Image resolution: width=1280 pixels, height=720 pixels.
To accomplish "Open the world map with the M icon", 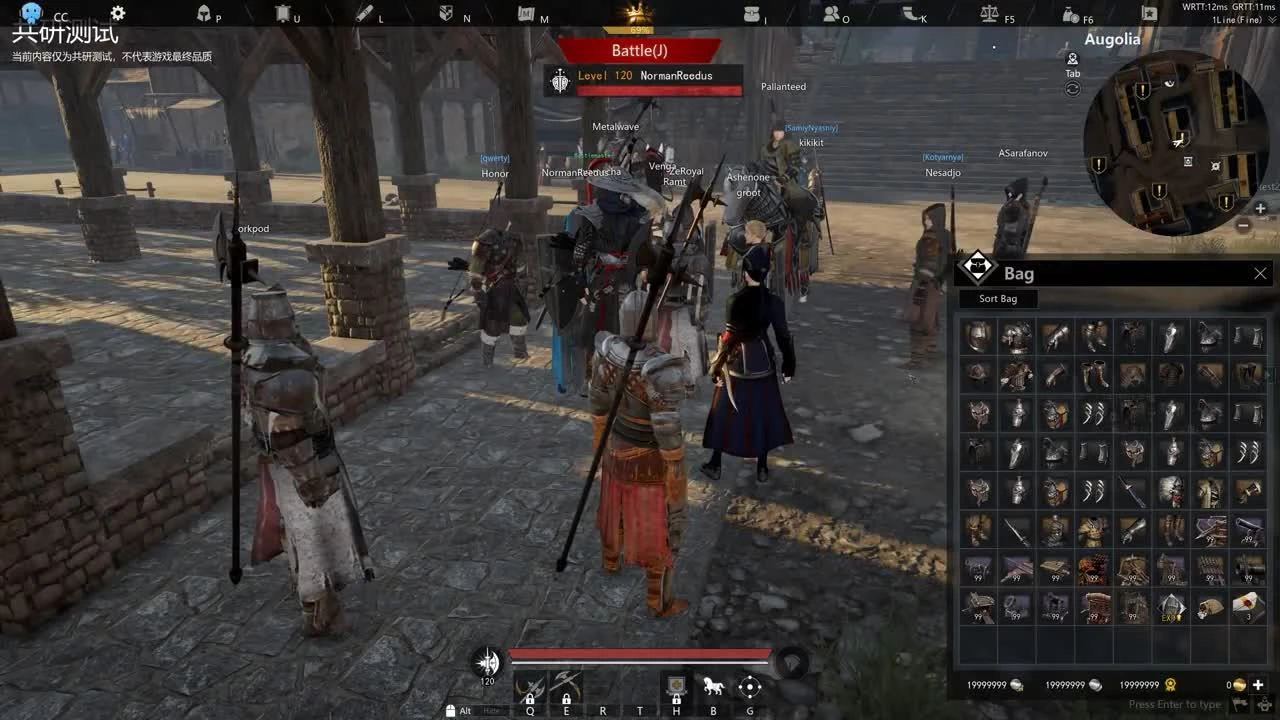I will pos(525,15).
